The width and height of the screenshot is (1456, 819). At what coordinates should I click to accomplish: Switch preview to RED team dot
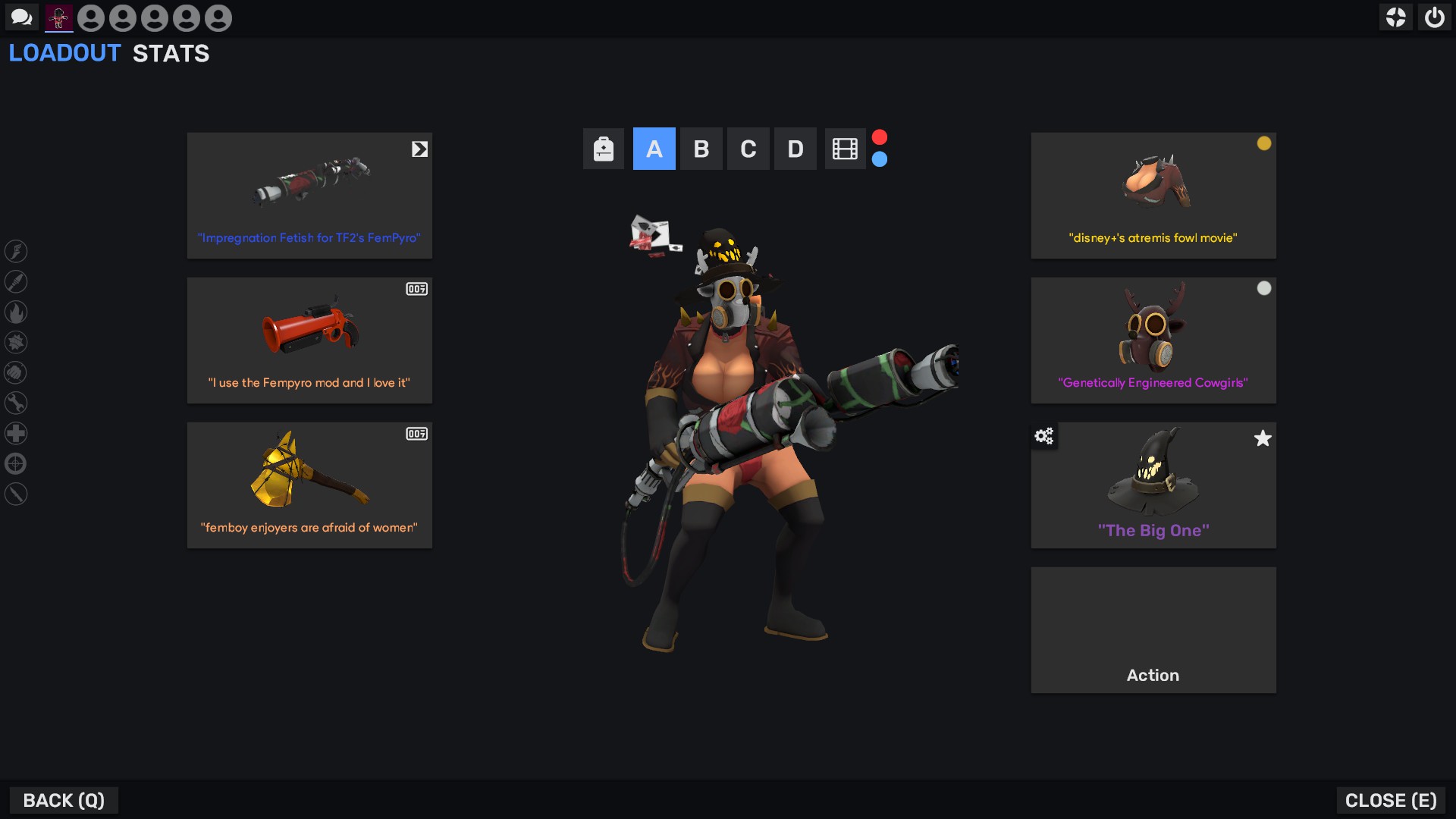880,136
